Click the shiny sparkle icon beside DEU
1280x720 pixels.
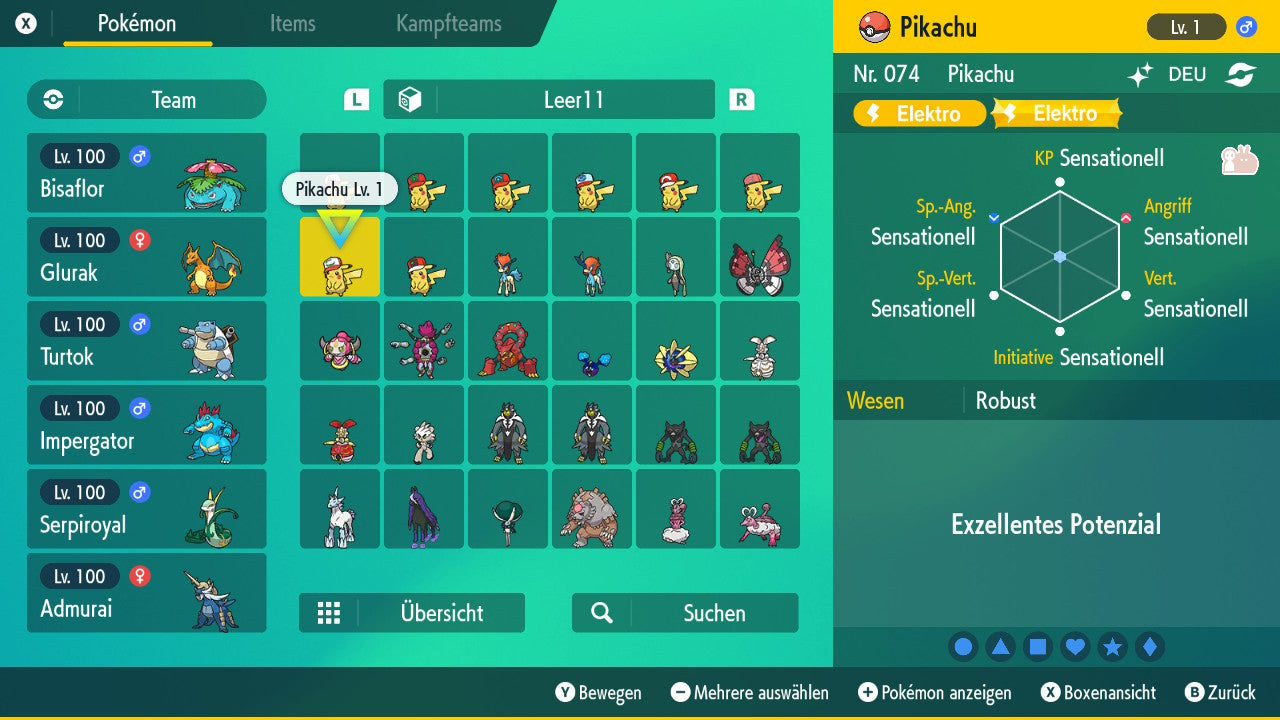point(1142,74)
